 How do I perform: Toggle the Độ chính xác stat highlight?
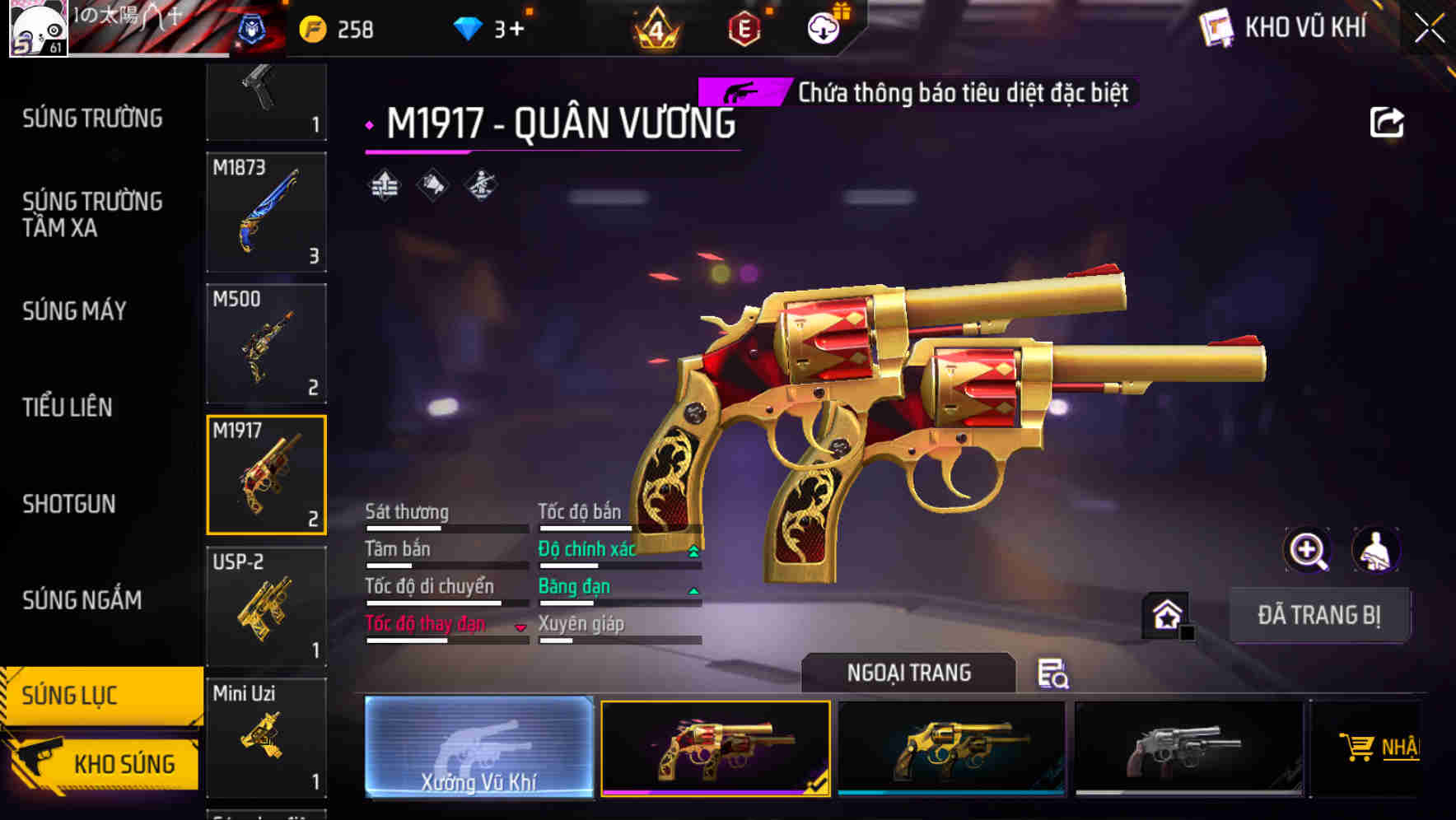point(588,548)
